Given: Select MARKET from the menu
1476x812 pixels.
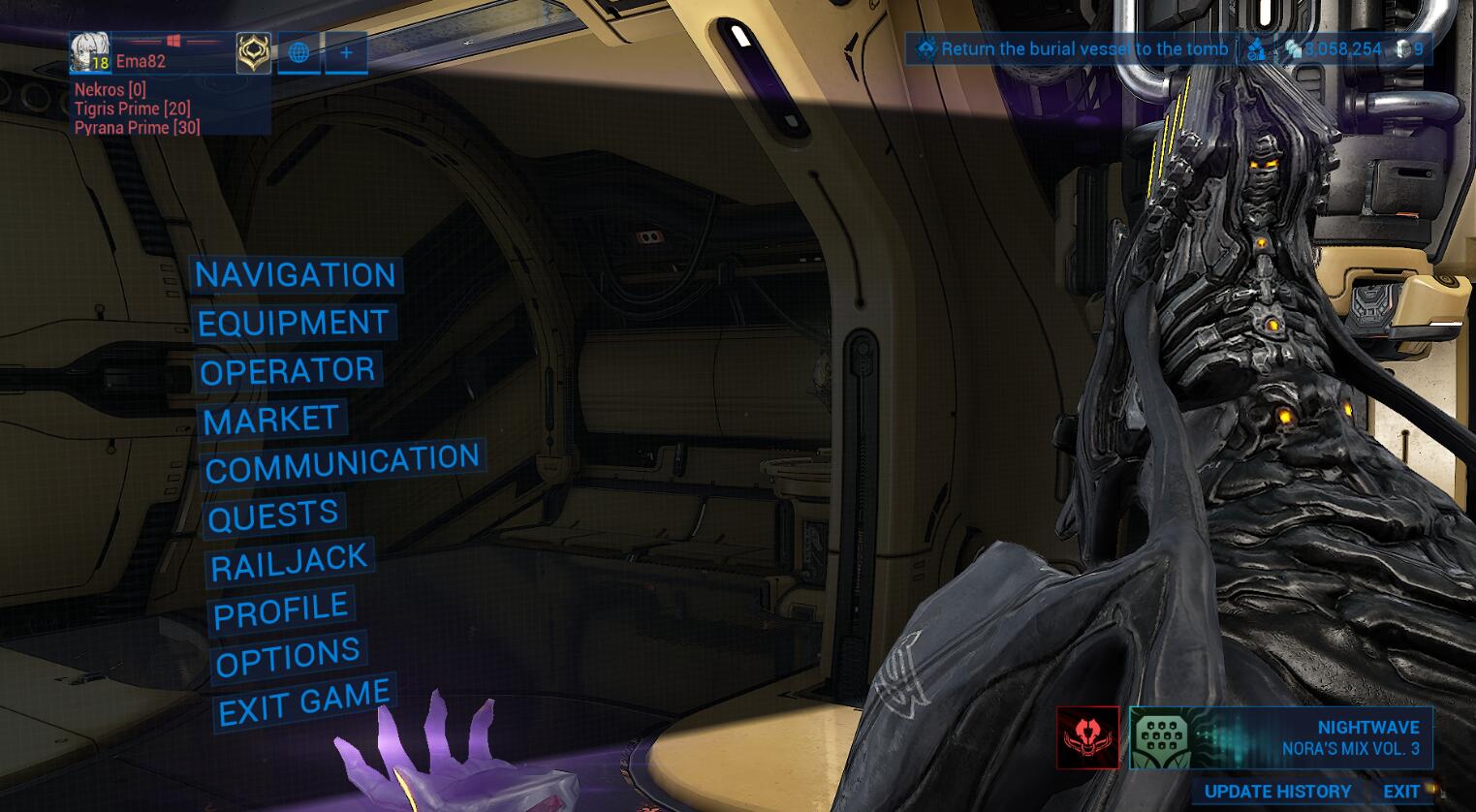Looking at the screenshot, I should click(x=272, y=419).
